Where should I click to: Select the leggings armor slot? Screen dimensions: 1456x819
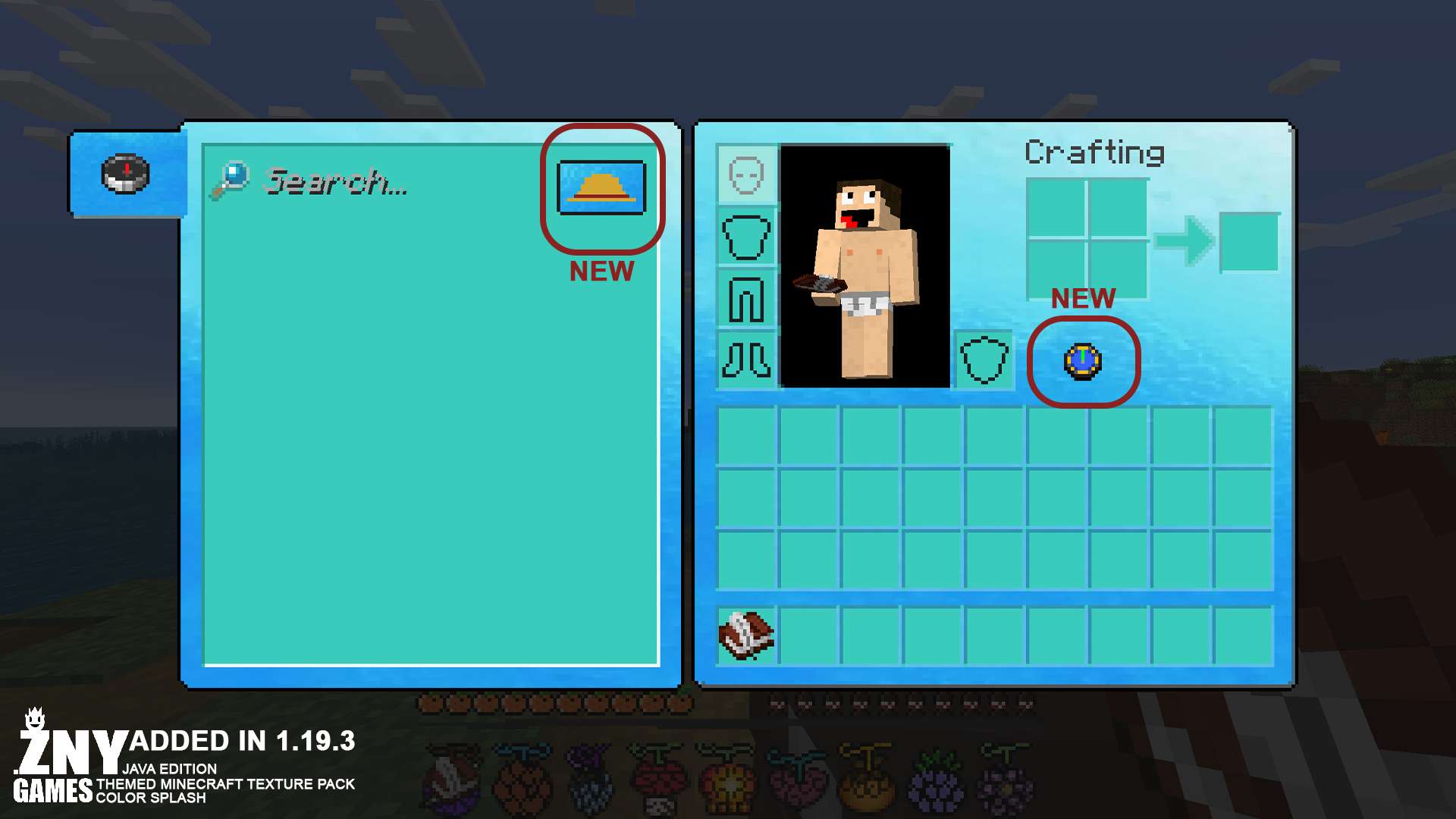[746, 300]
